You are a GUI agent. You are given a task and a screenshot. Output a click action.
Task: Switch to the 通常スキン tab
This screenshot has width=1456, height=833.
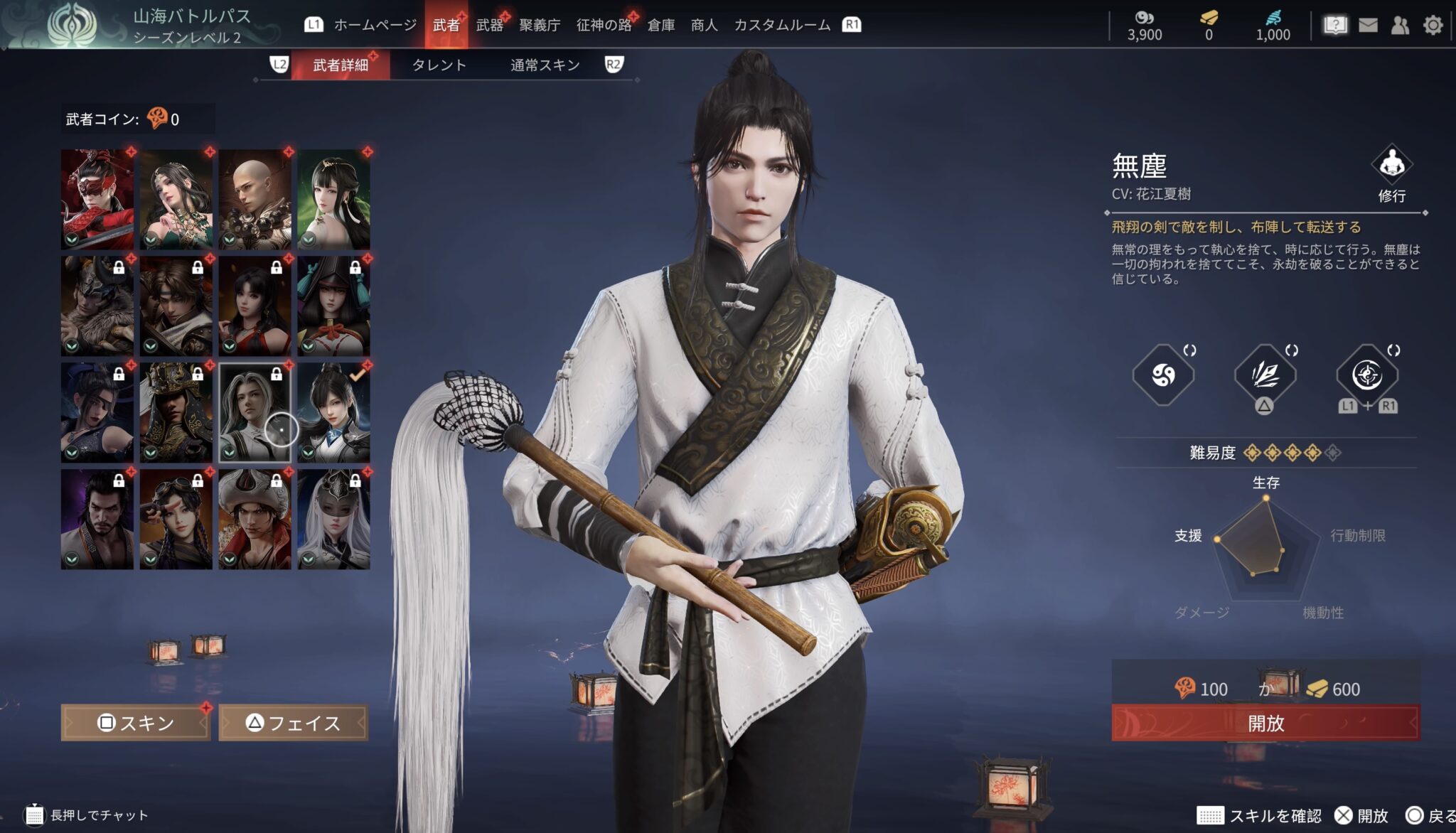coord(545,65)
